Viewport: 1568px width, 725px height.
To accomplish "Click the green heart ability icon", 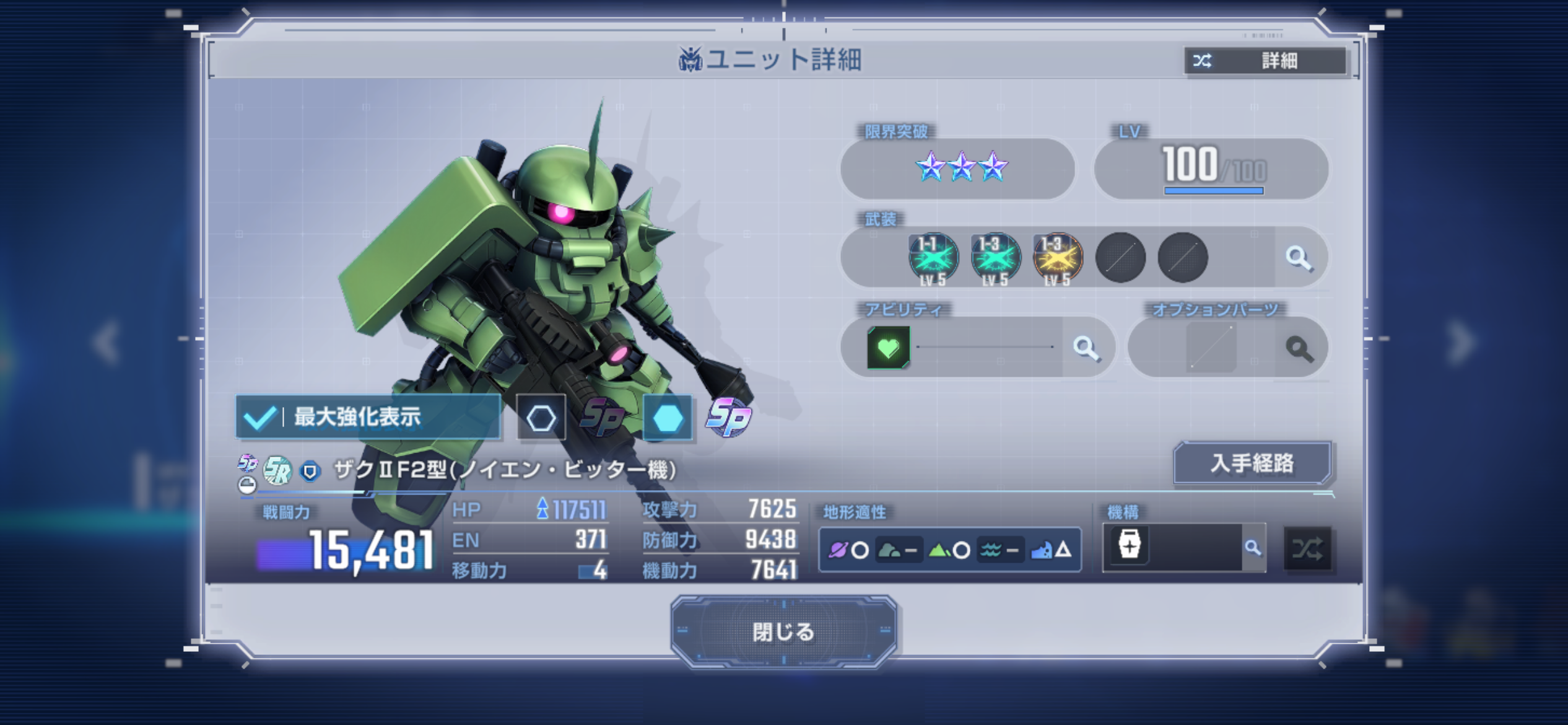I will [888, 348].
